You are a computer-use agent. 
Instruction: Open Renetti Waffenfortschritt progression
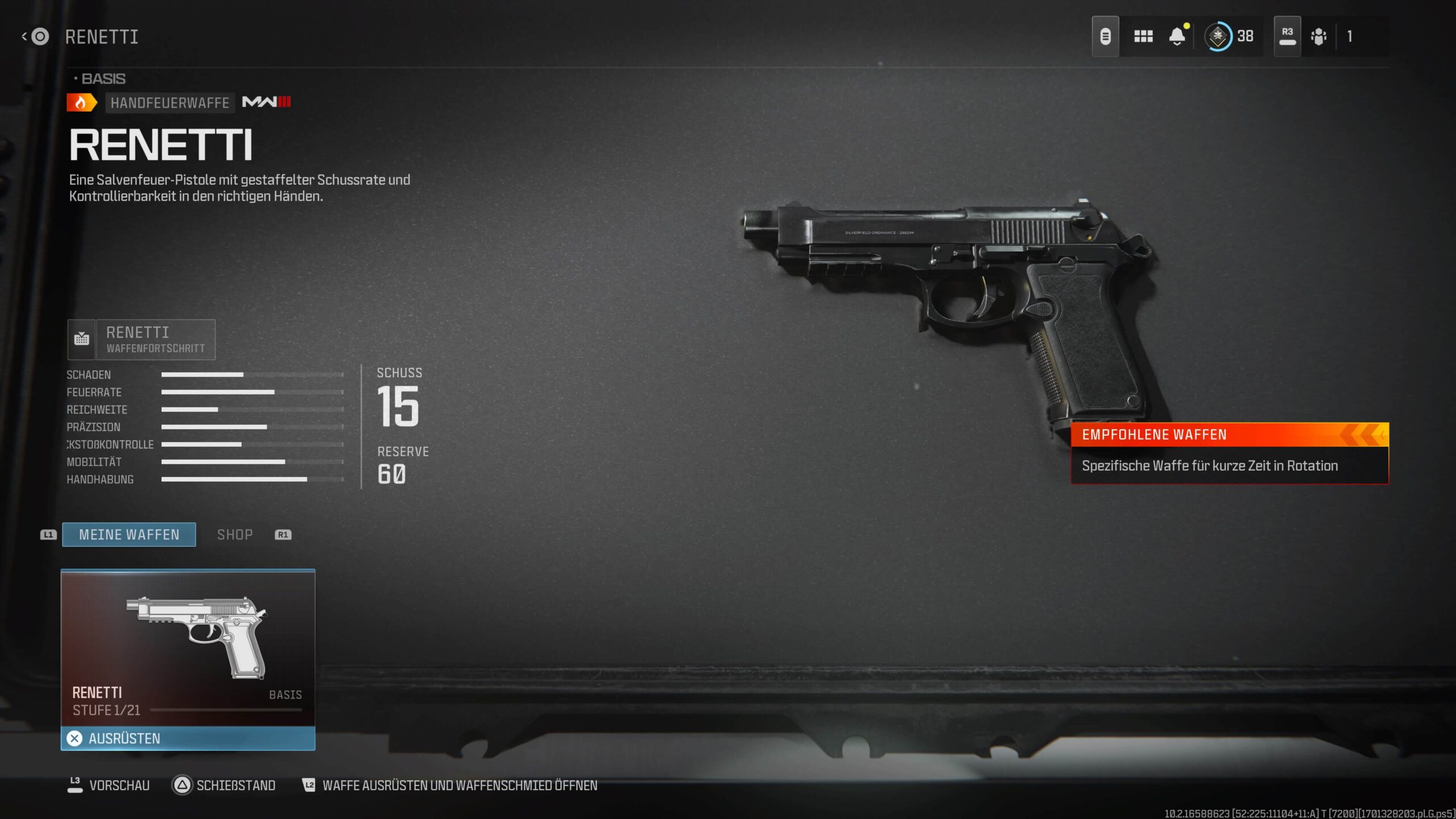click(142, 340)
